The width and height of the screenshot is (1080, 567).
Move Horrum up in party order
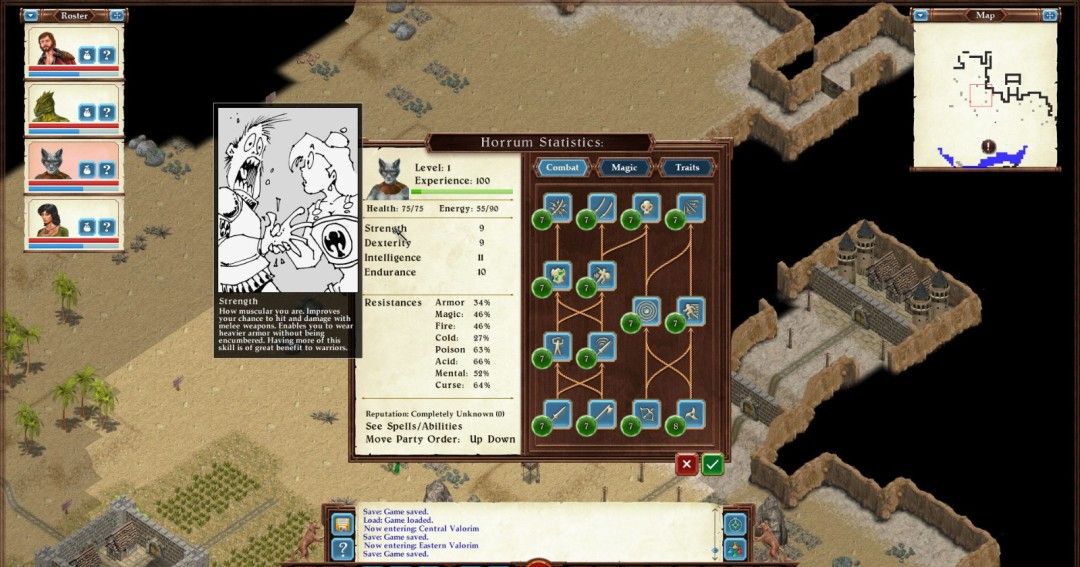click(x=478, y=439)
